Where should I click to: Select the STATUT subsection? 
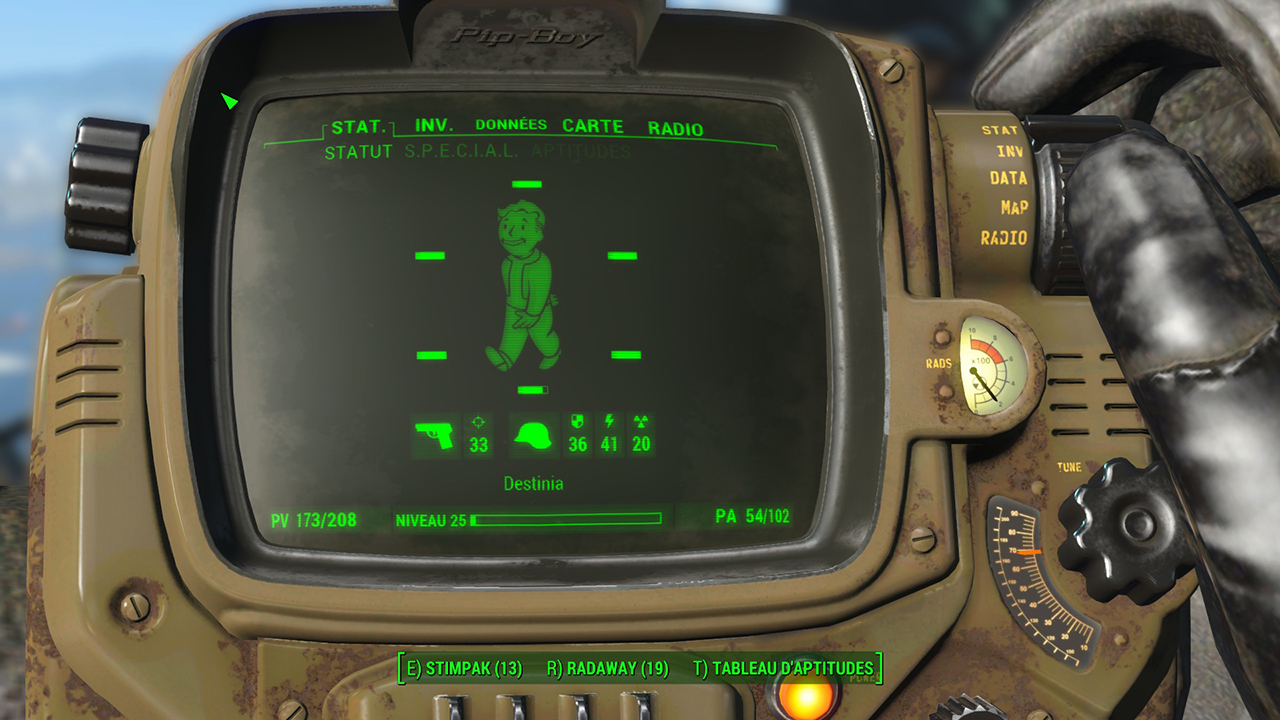(357, 152)
